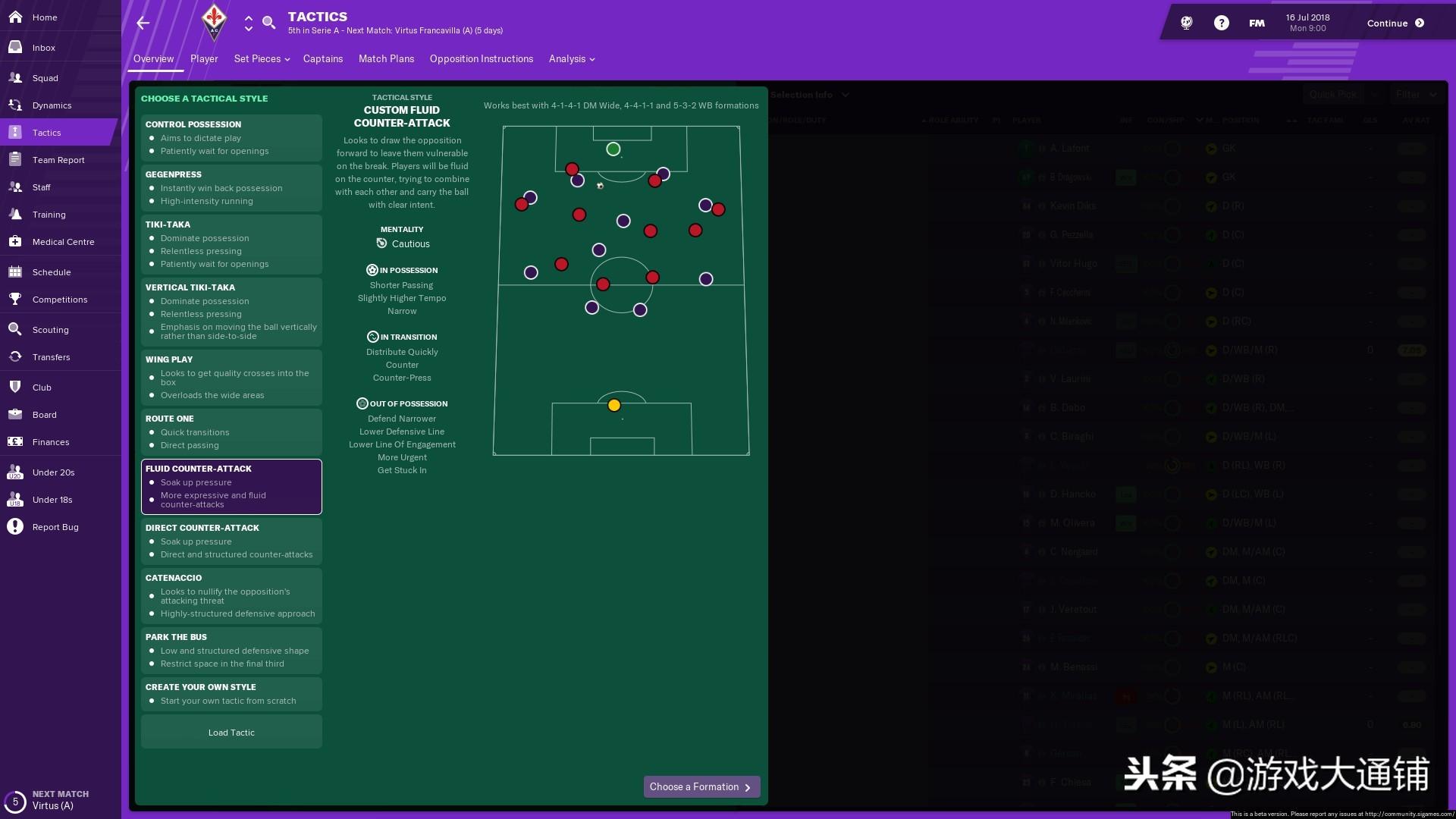1456x819 pixels.
Task: Click the back arrow navigation icon
Action: click(x=143, y=23)
